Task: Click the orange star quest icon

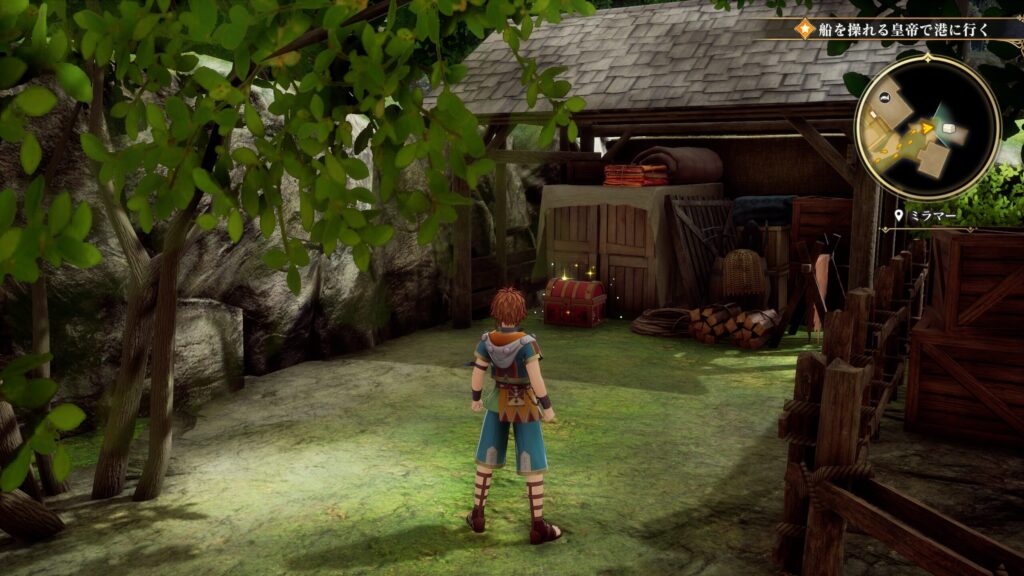Action: coord(802,28)
